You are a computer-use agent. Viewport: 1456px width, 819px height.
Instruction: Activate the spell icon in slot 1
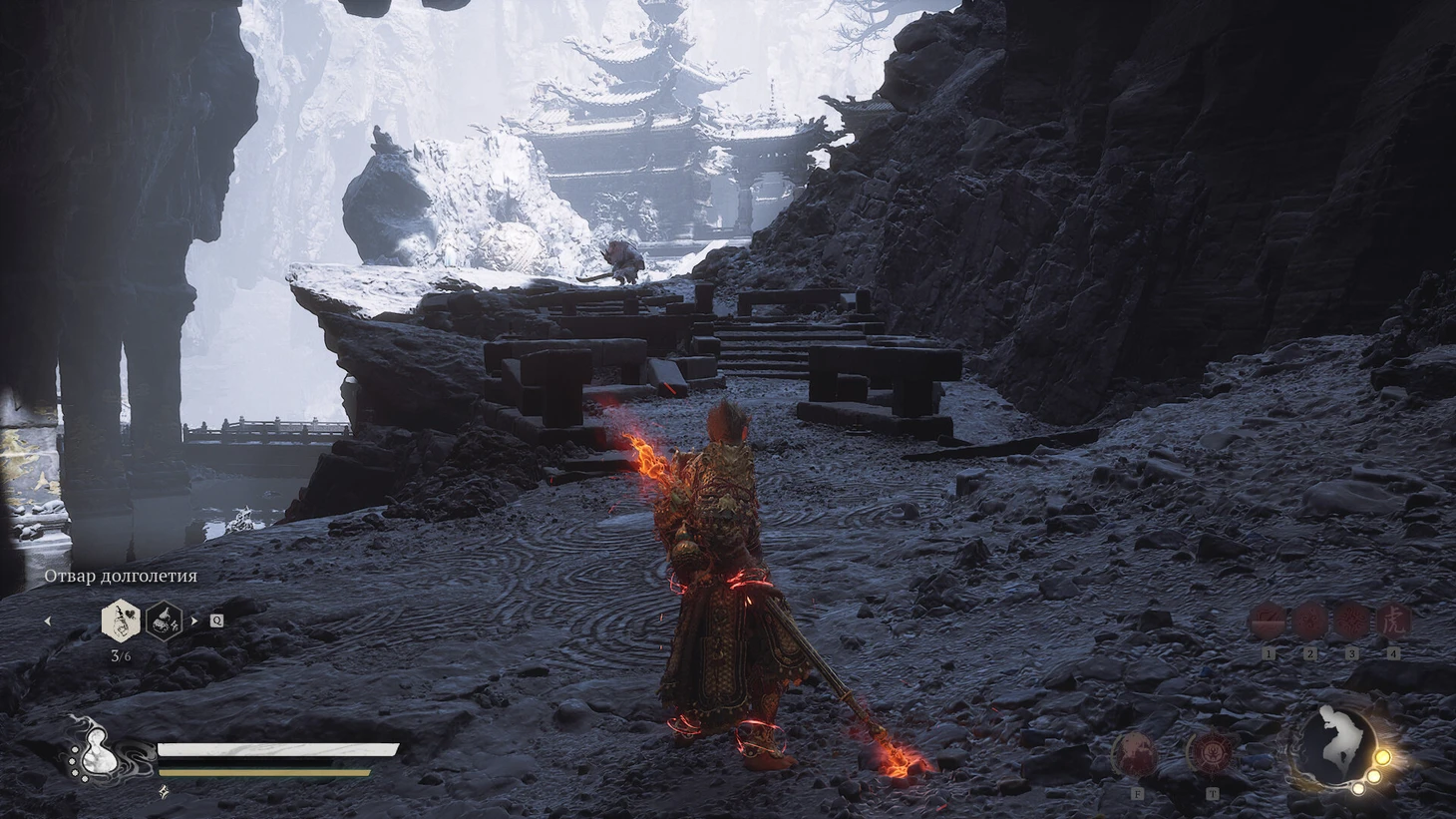1269,620
